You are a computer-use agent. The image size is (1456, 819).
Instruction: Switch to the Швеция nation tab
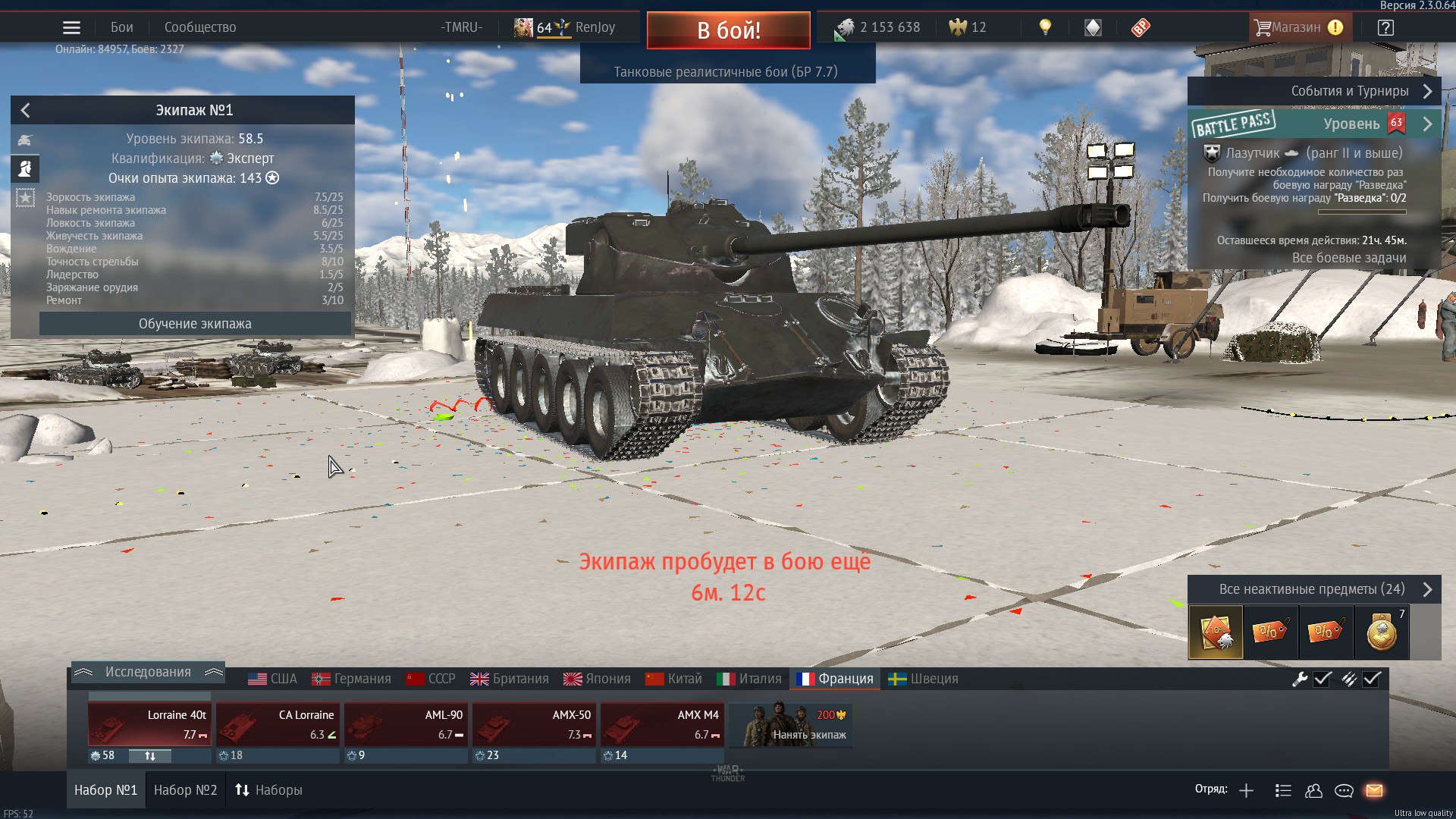(924, 679)
